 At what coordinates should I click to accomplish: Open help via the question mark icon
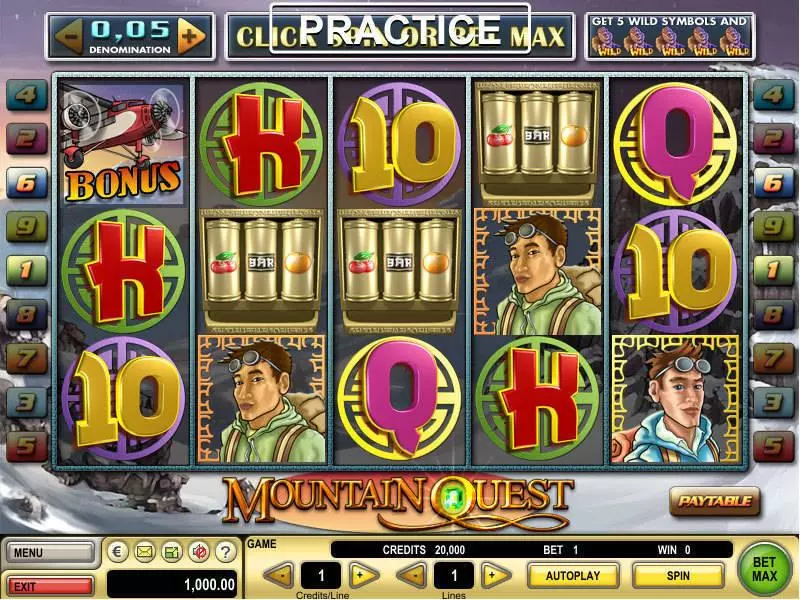coord(225,551)
